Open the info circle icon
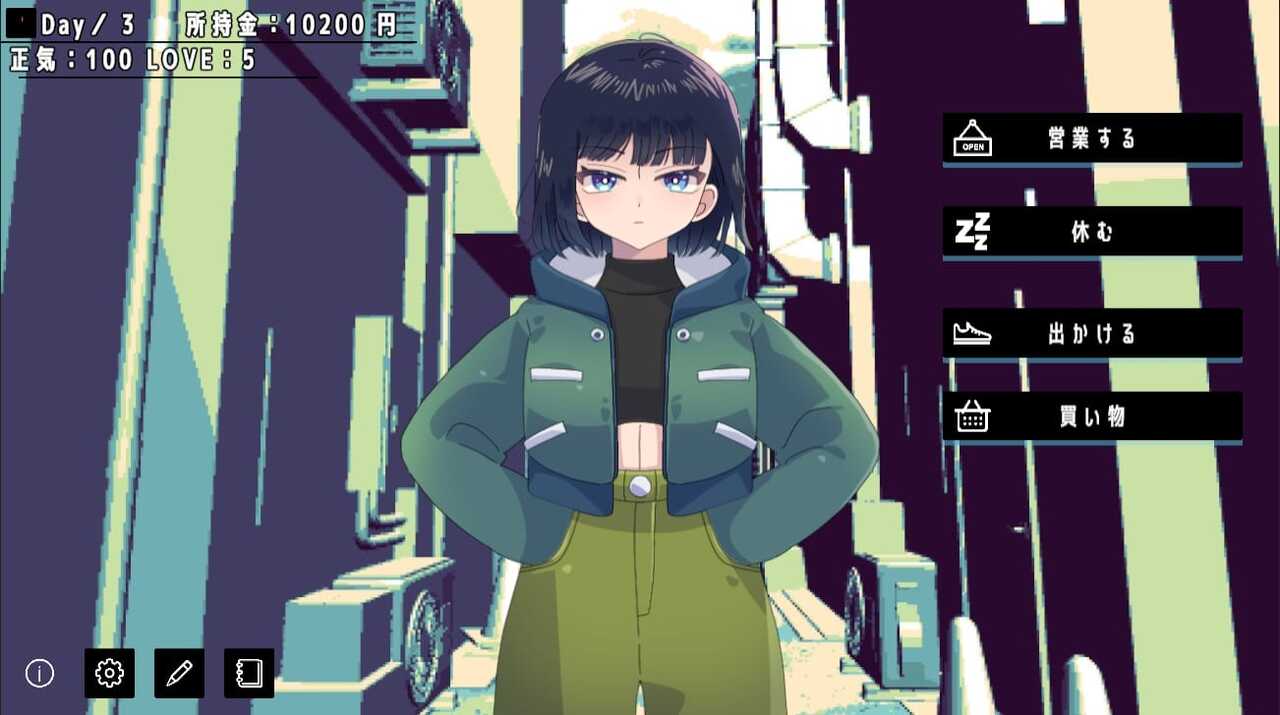The width and height of the screenshot is (1280, 715). point(40,673)
